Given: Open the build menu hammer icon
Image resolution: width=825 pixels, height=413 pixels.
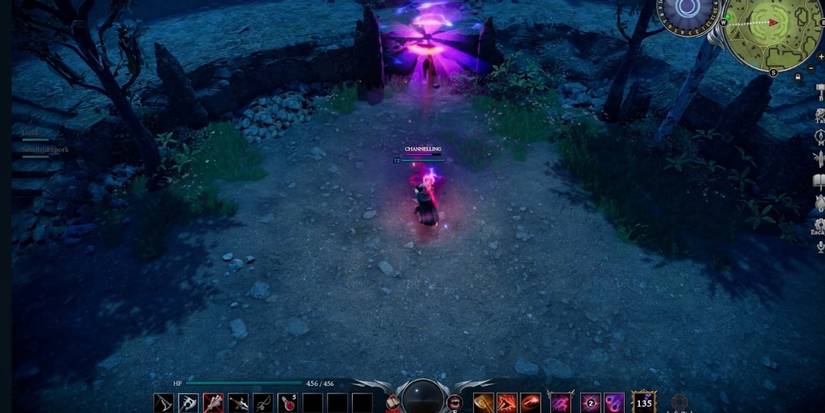Looking at the screenshot, I should pyautogui.click(x=819, y=88).
